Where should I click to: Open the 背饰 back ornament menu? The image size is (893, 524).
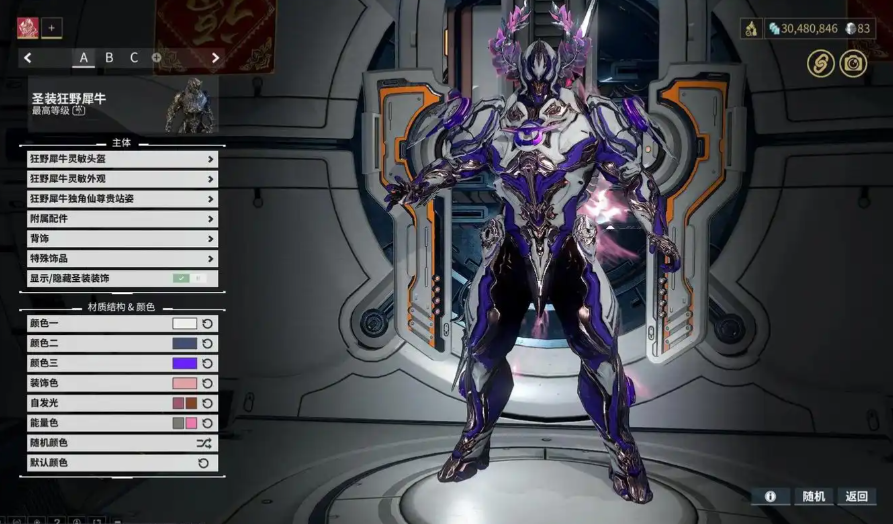click(x=122, y=239)
